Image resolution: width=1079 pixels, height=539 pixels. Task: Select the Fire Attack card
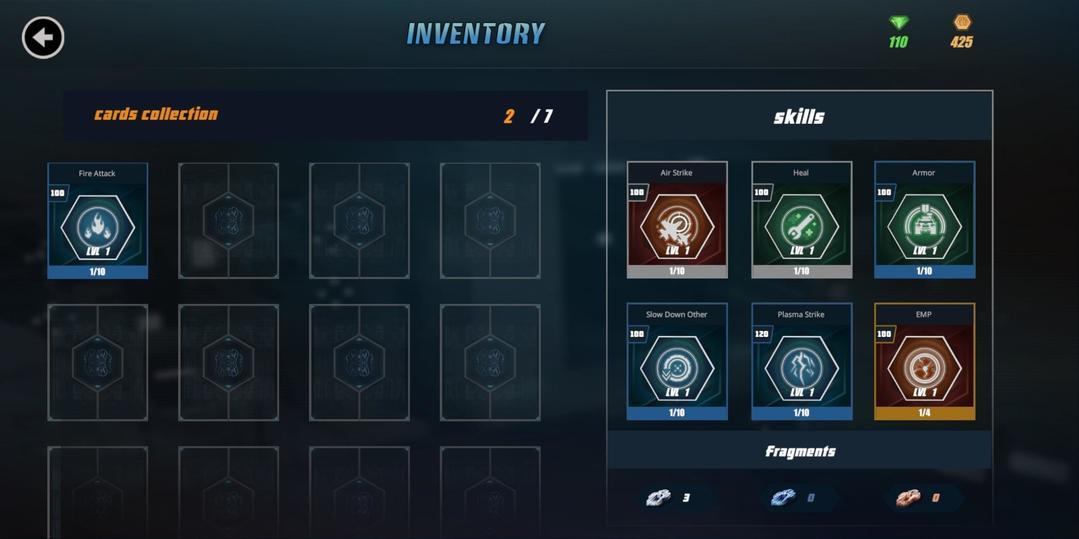point(98,221)
